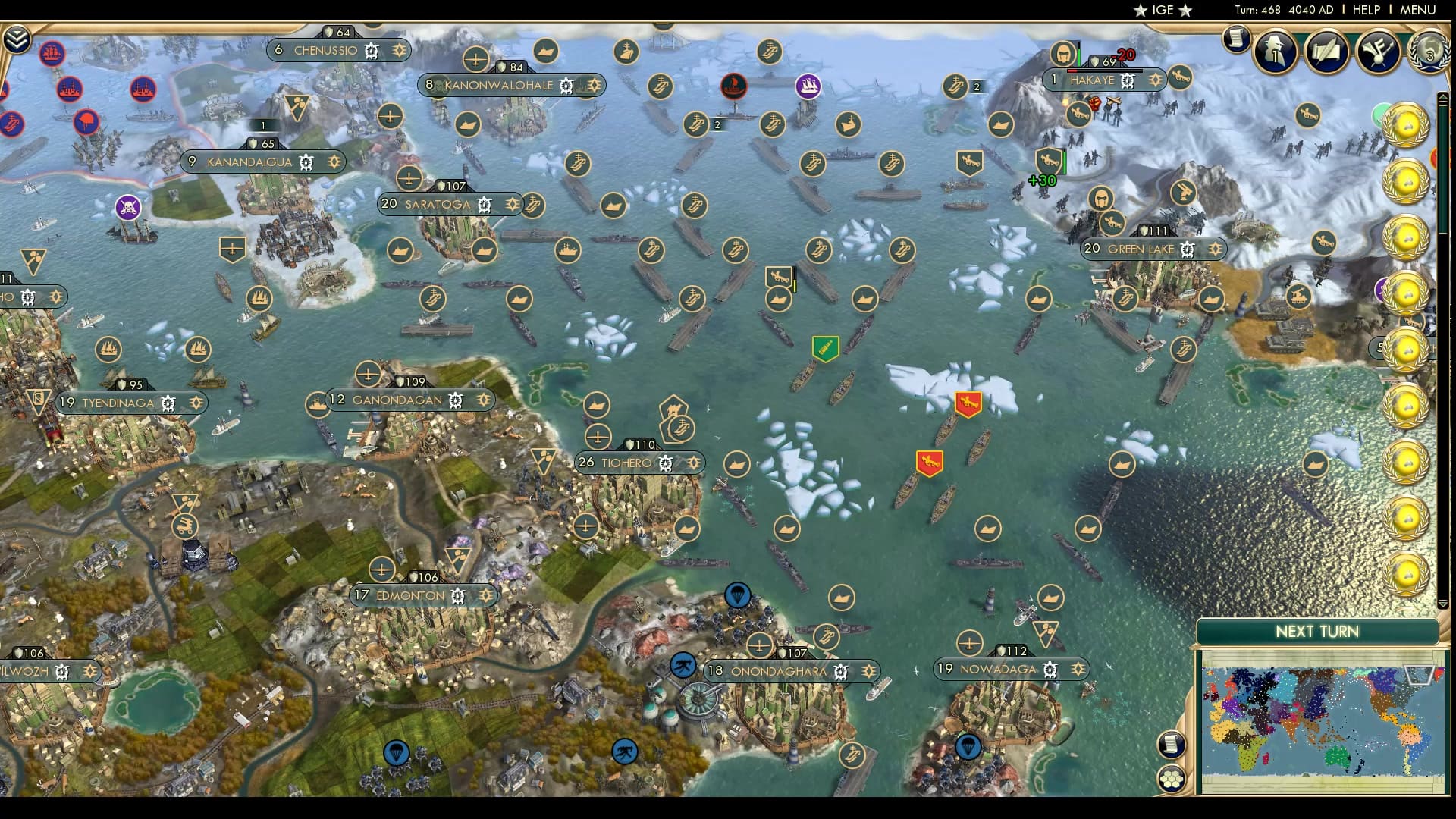Screen dimensions: 1456x819
Task: Open the notification log scroll beside the minimap
Action: coord(1172,745)
